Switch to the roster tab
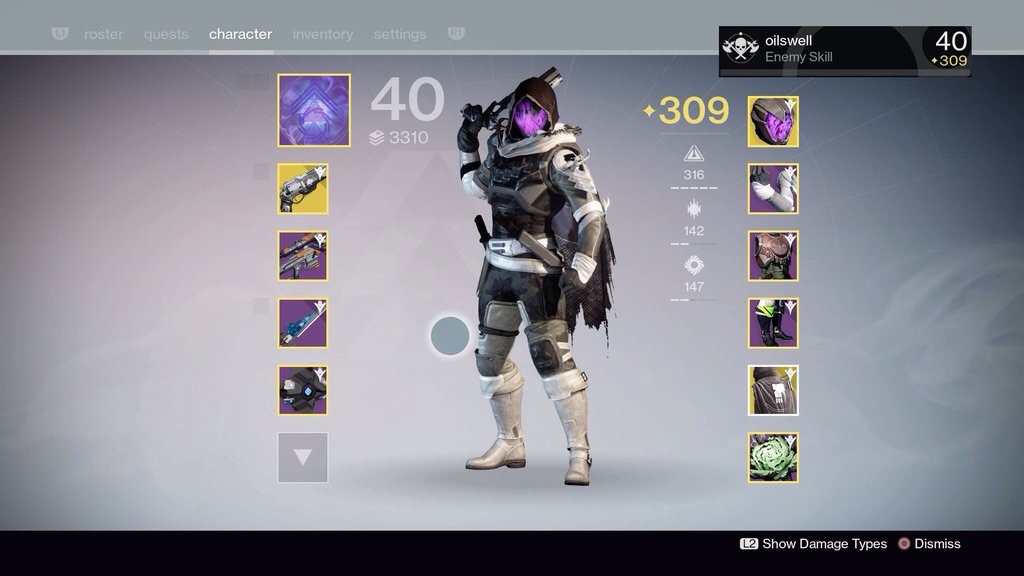Image resolution: width=1024 pixels, height=576 pixels. click(103, 34)
